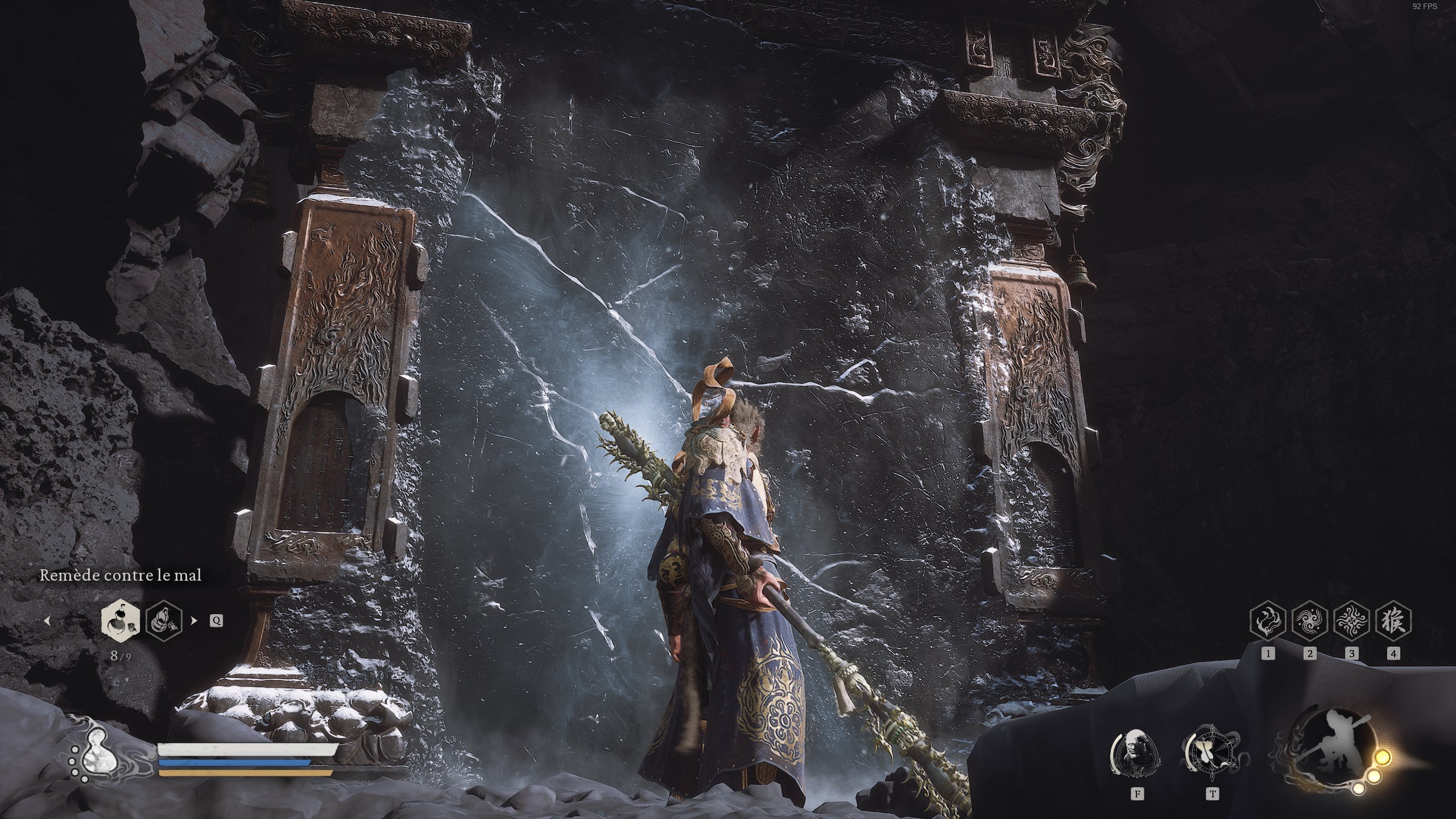Toggle the middle focus charge orb
The width and height of the screenshot is (1456, 819).
point(1375,777)
